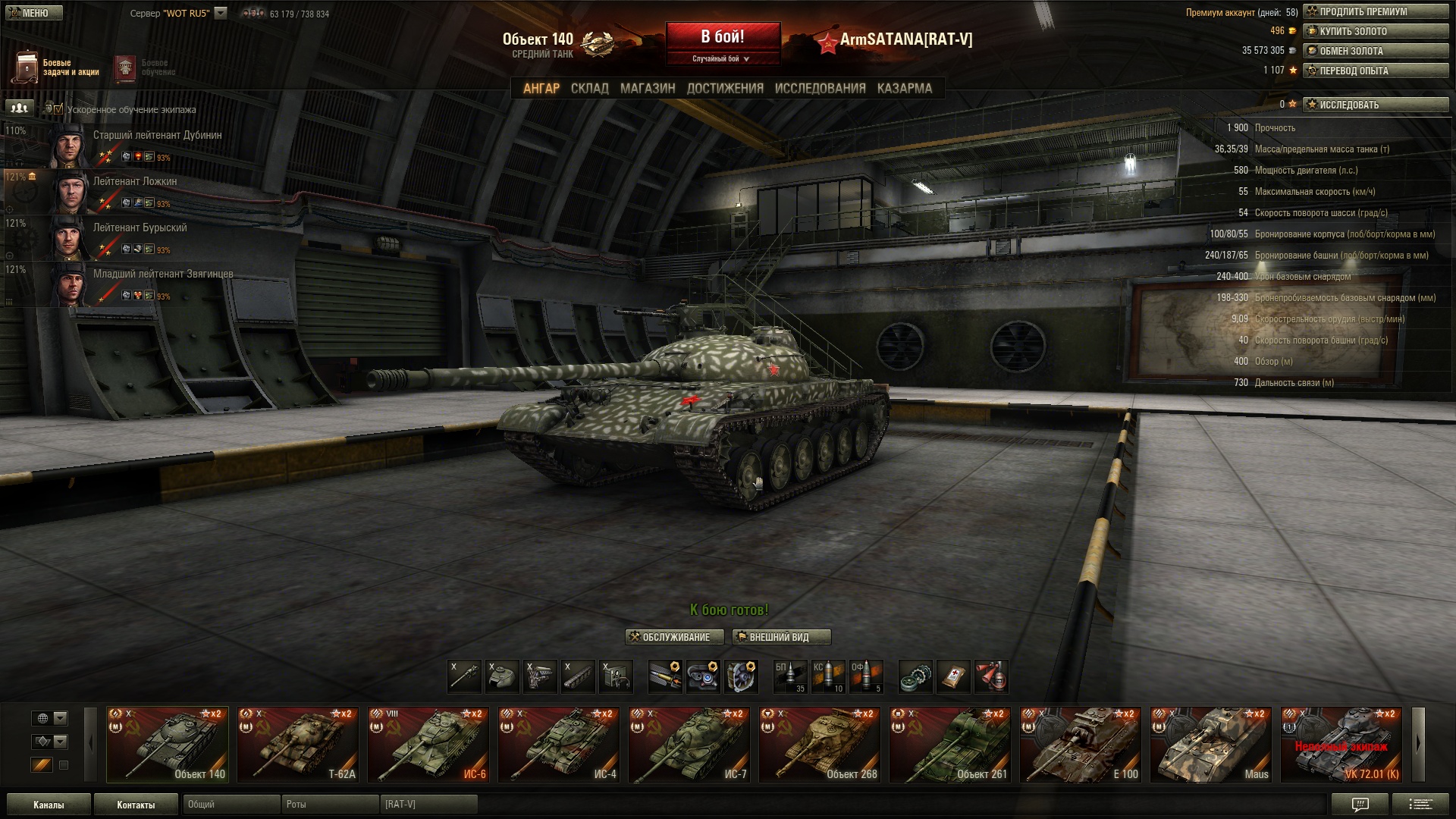Start battle with the red В бой! button
1456x819 pixels.
click(x=722, y=38)
